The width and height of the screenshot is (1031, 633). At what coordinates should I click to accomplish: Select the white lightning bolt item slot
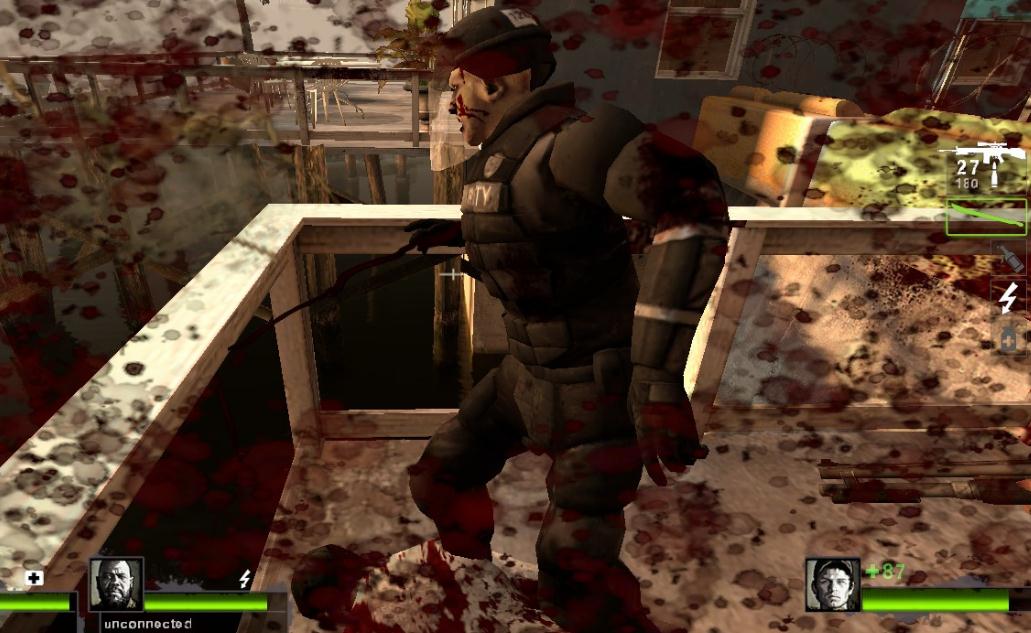point(1009,296)
